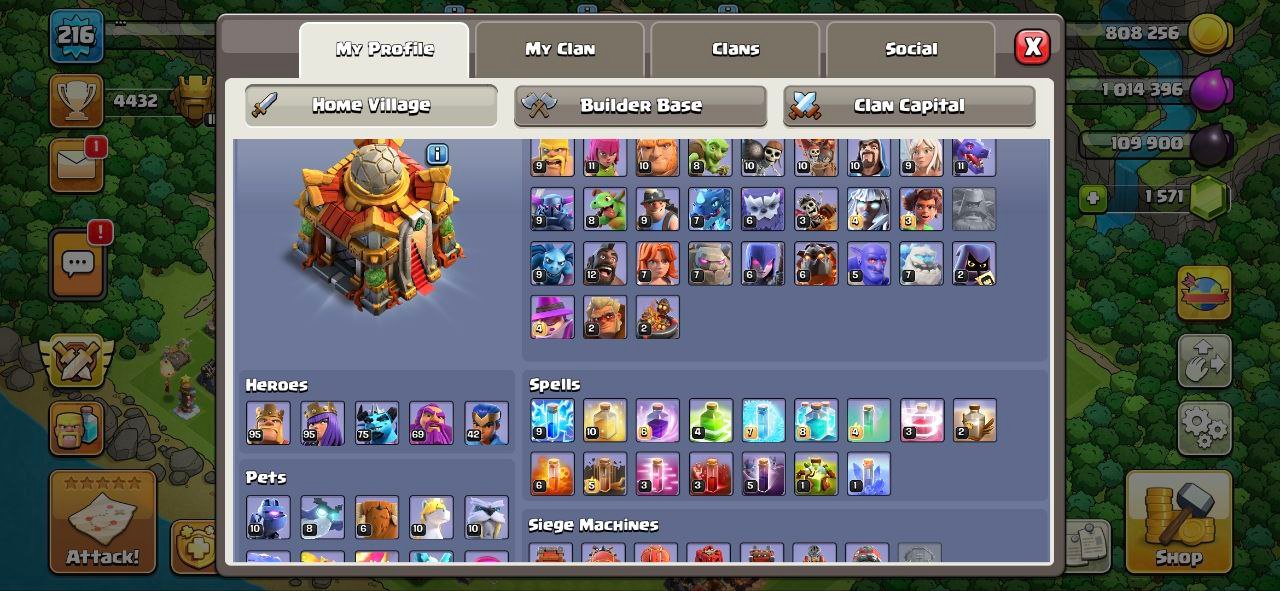Tap the Attack! button

click(x=103, y=521)
